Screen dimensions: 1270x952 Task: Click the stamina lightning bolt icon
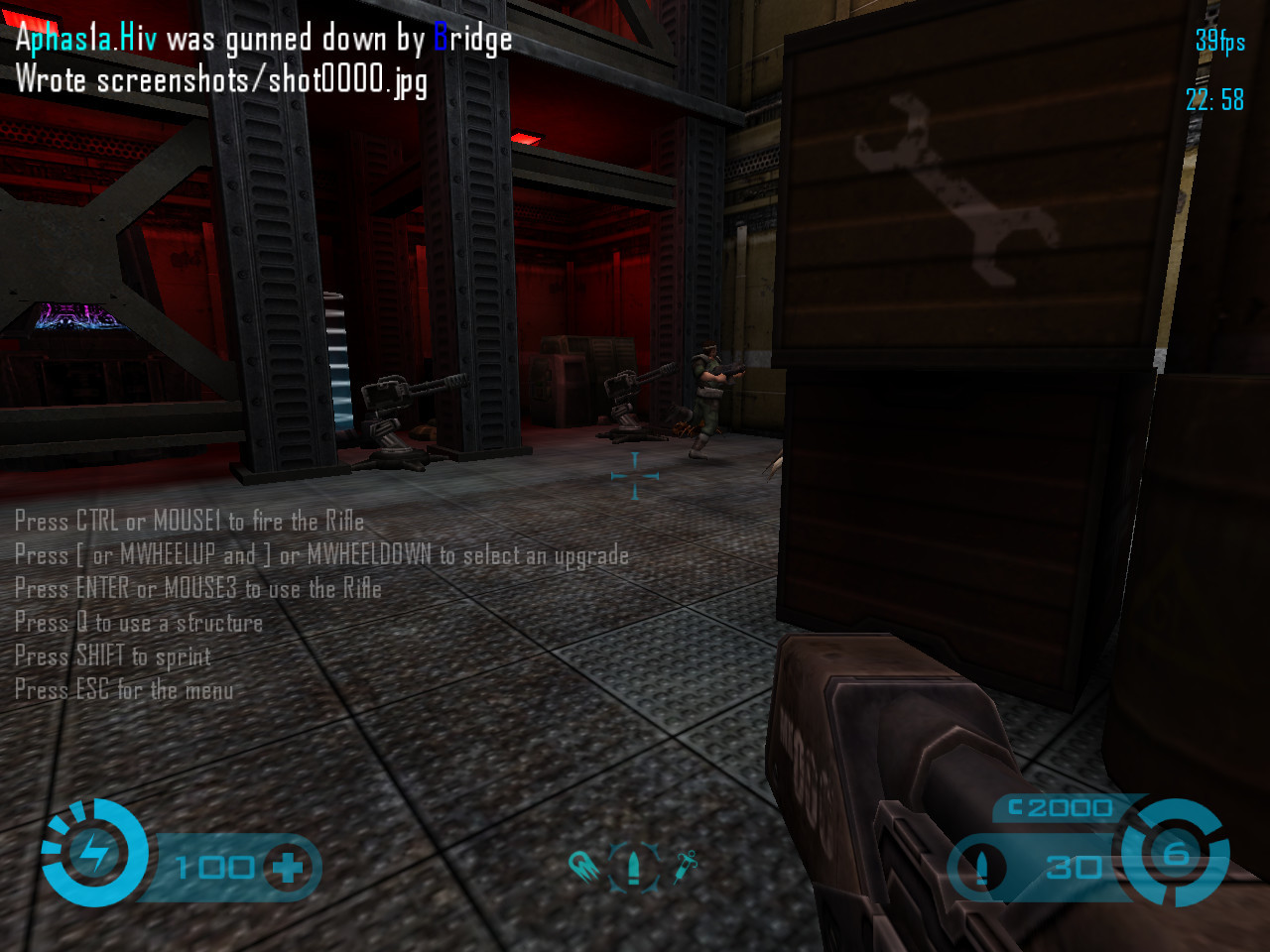point(94,854)
